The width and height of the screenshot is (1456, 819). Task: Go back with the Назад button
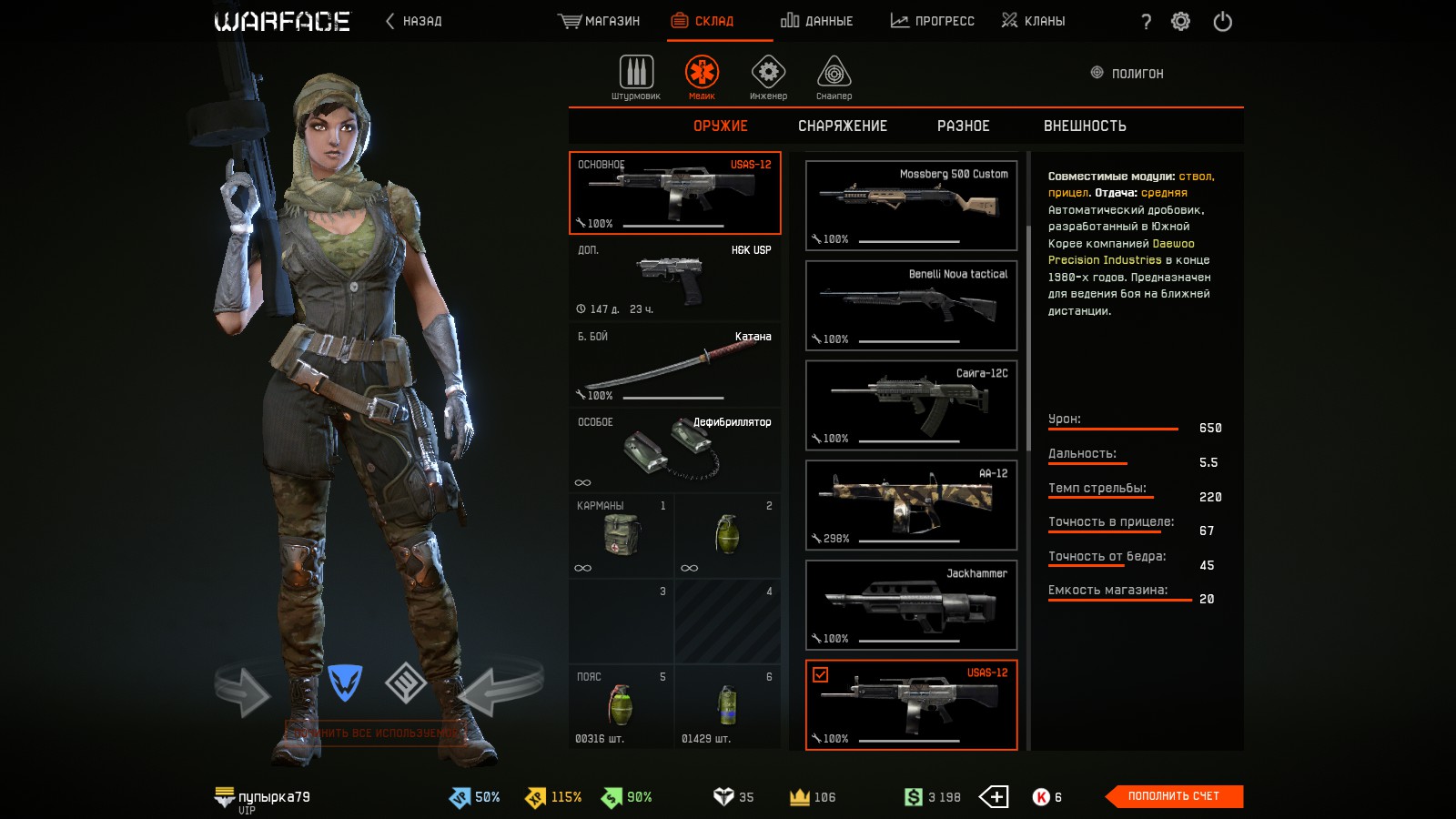[414, 21]
